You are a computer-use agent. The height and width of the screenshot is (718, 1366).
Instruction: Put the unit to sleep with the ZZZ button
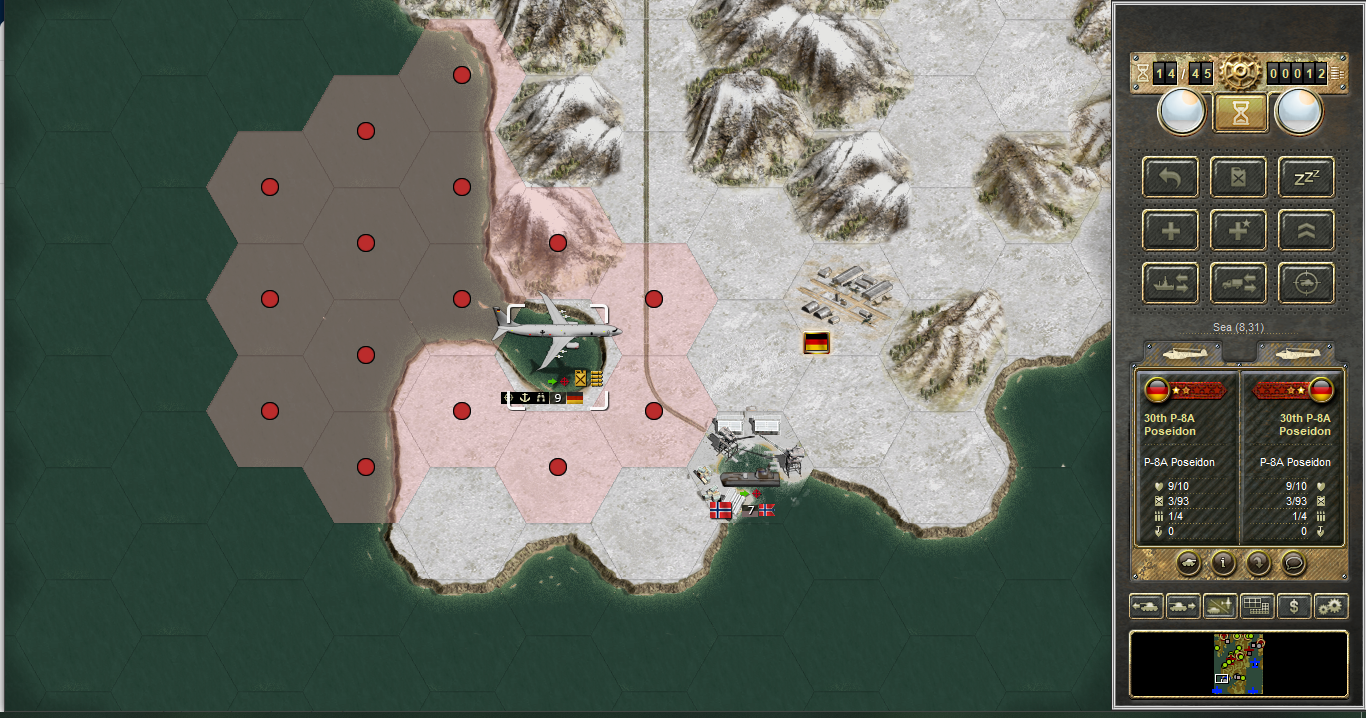point(1306,178)
